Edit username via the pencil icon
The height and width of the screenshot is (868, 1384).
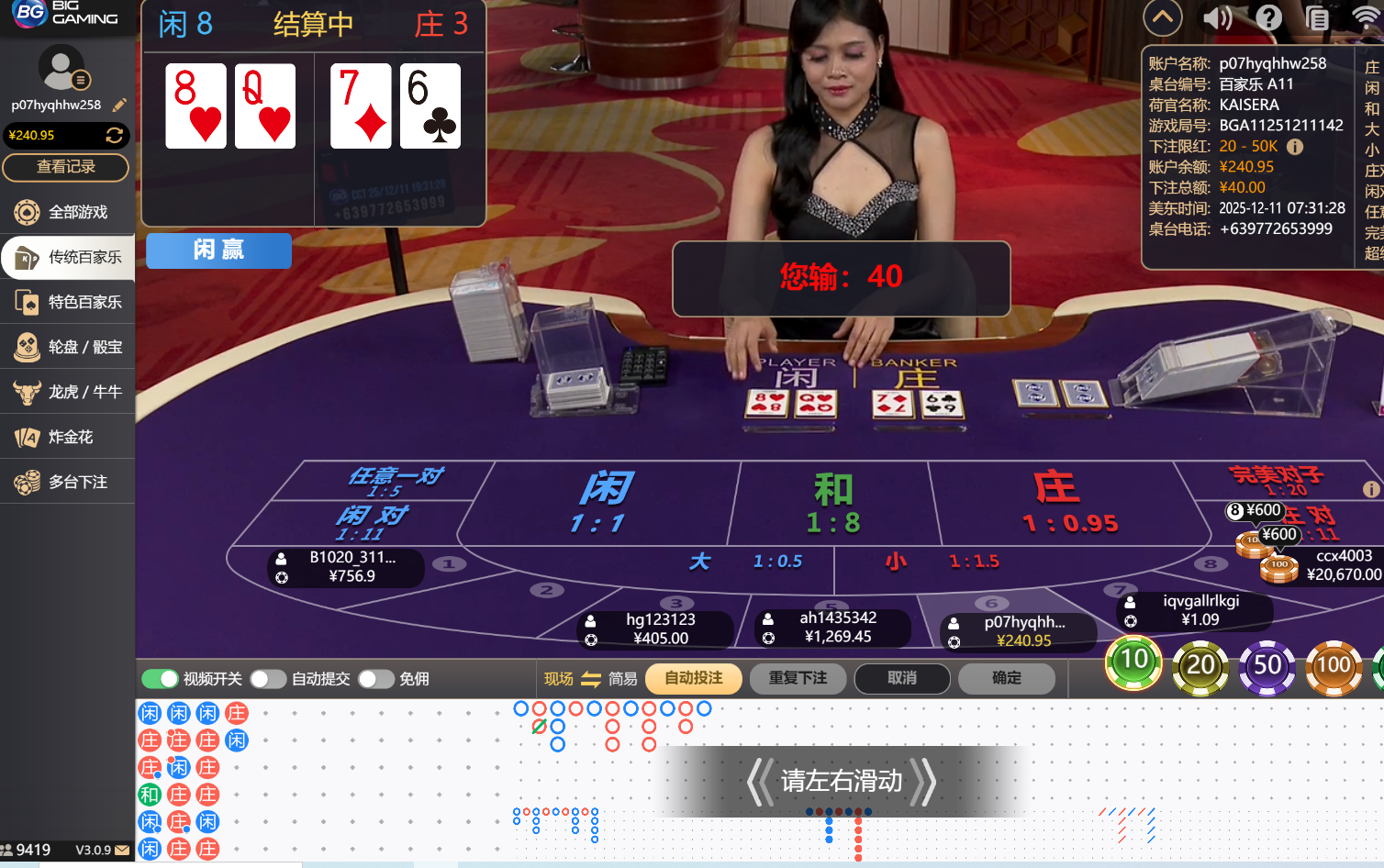tap(119, 104)
